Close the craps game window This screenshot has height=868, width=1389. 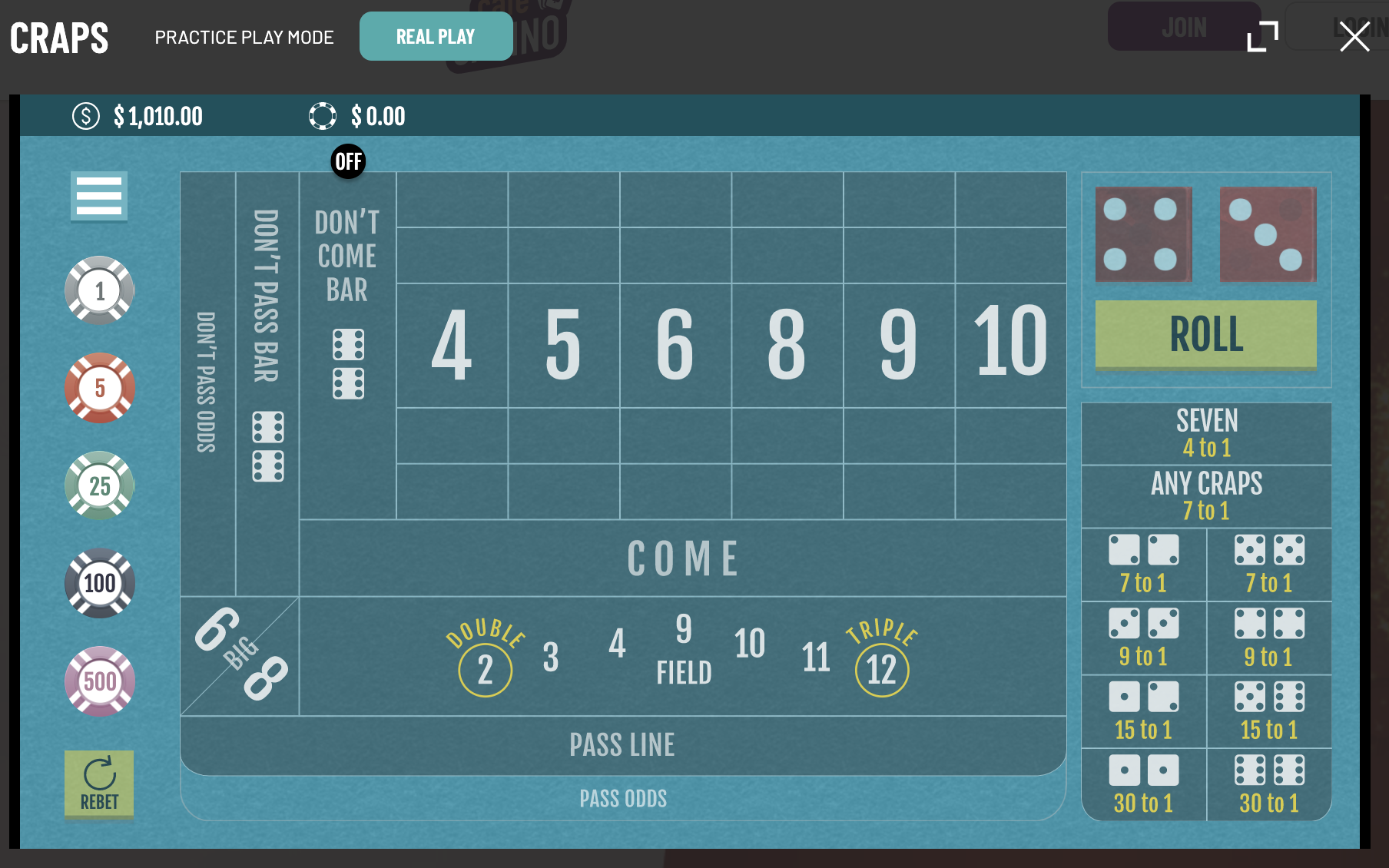pyautogui.click(x=1354, y=36)
